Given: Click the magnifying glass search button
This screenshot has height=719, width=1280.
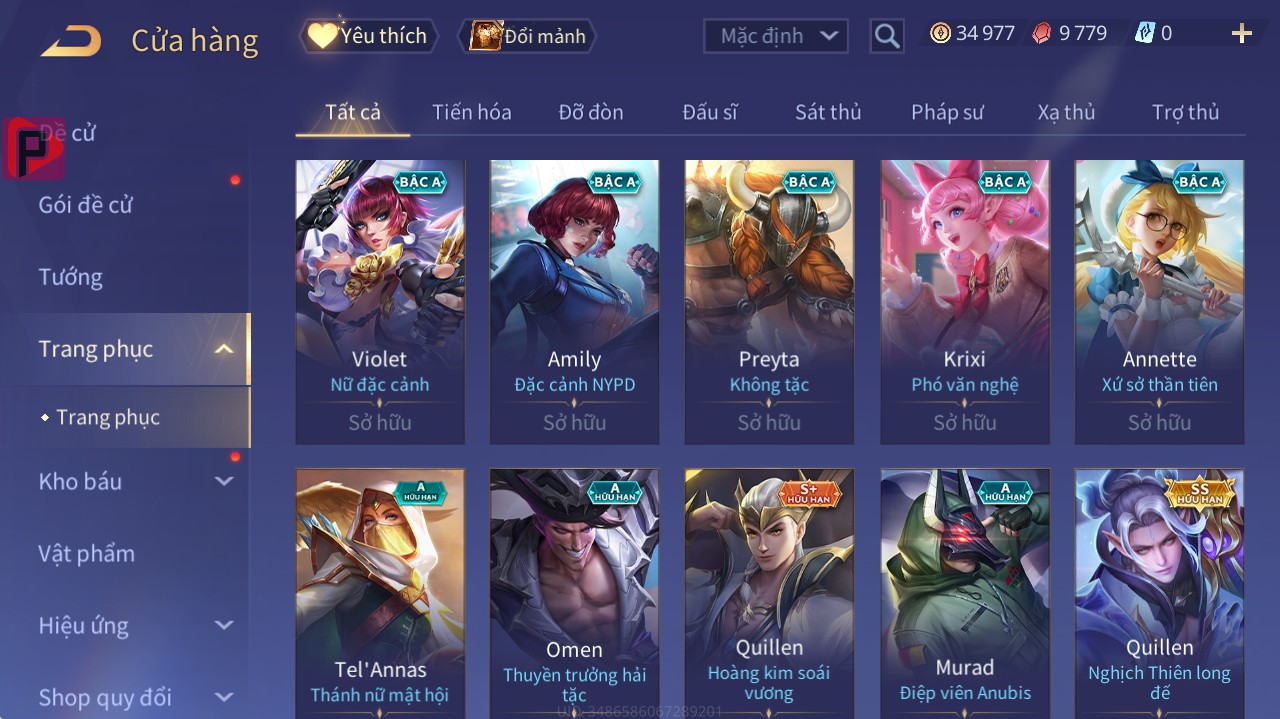Looking at the screenshot, I should (886, 37).
